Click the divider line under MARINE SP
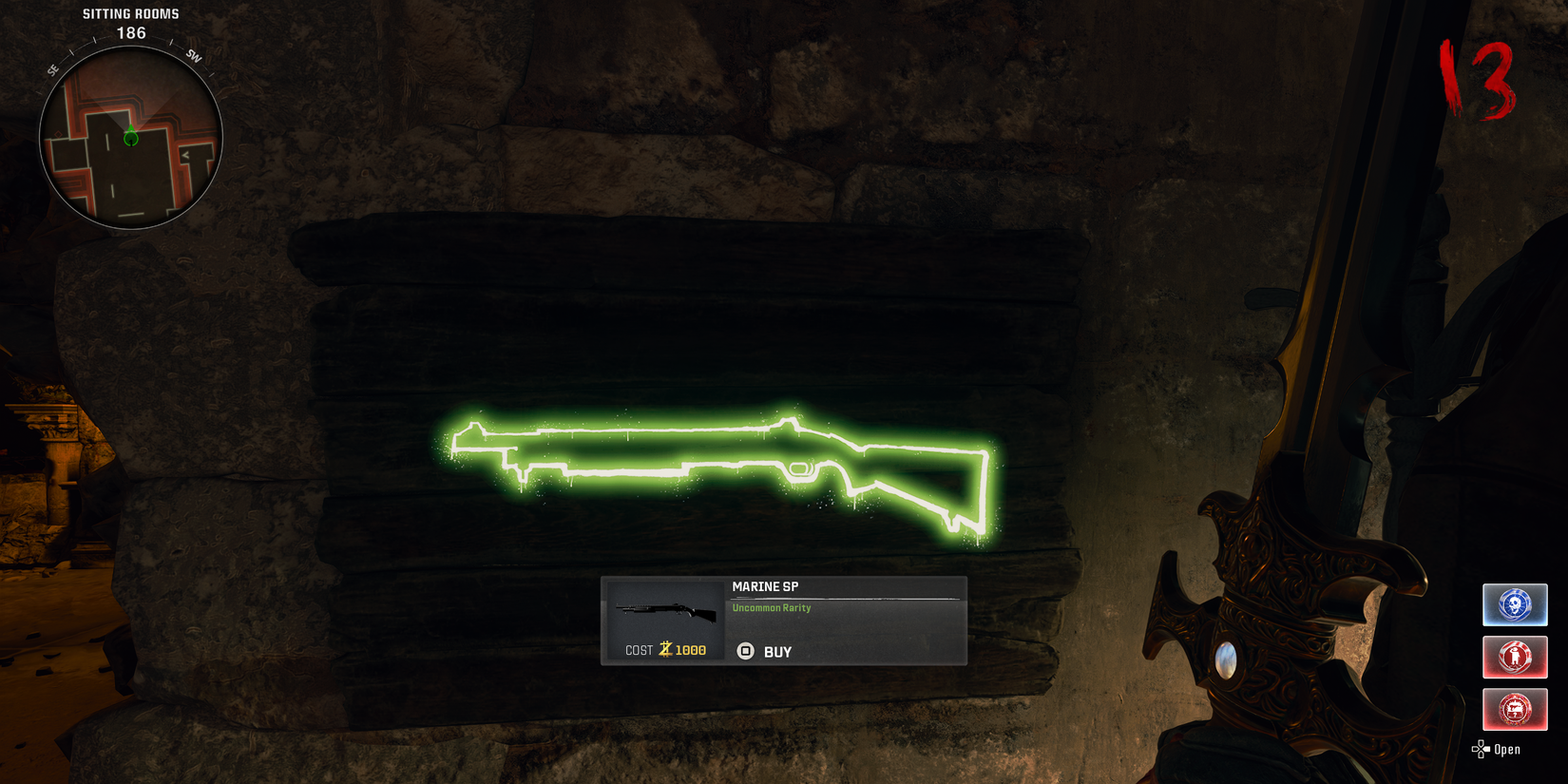 click(x=846, y=598)
